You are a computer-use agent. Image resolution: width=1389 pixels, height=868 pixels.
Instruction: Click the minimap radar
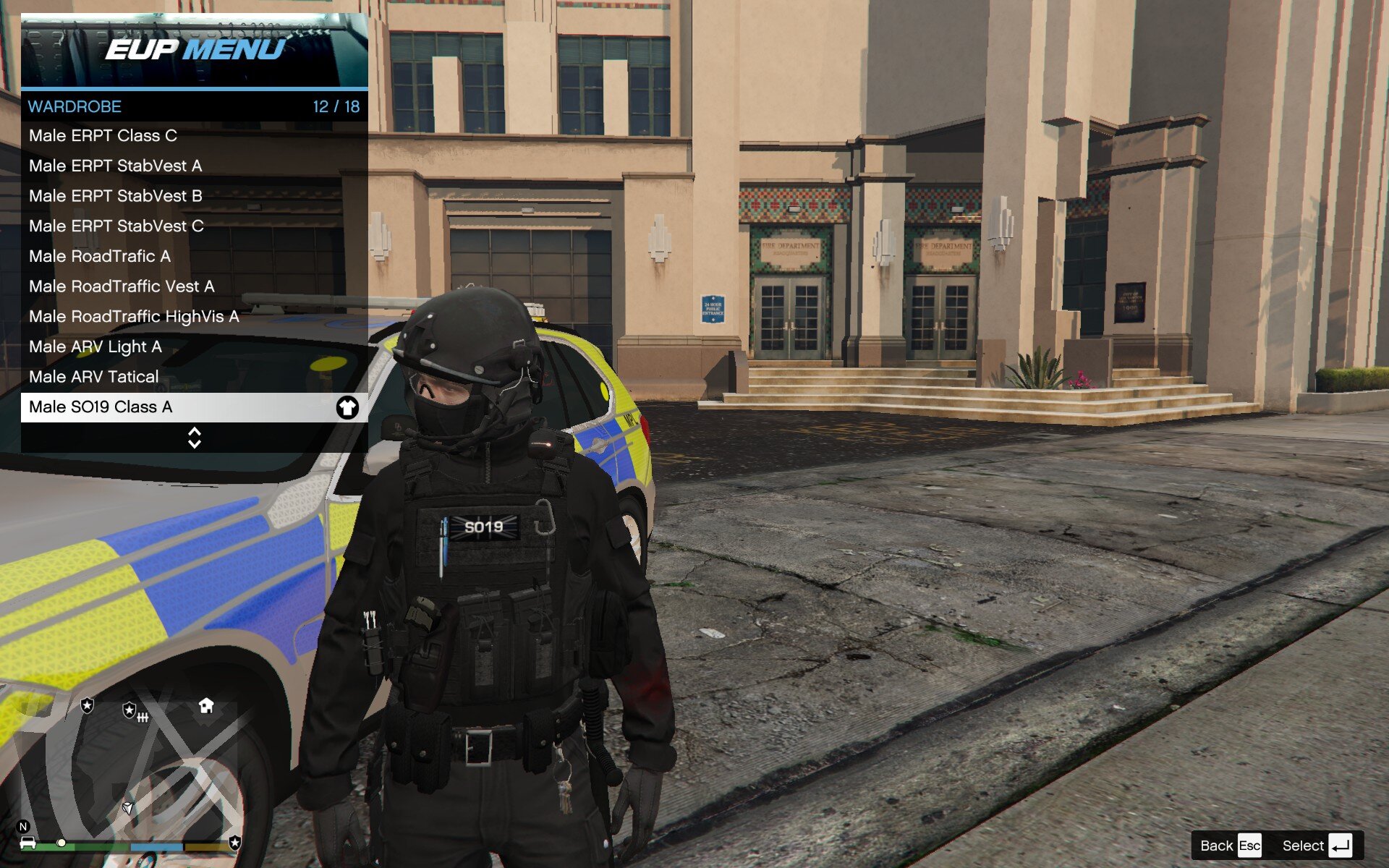(x=130, y=767)
